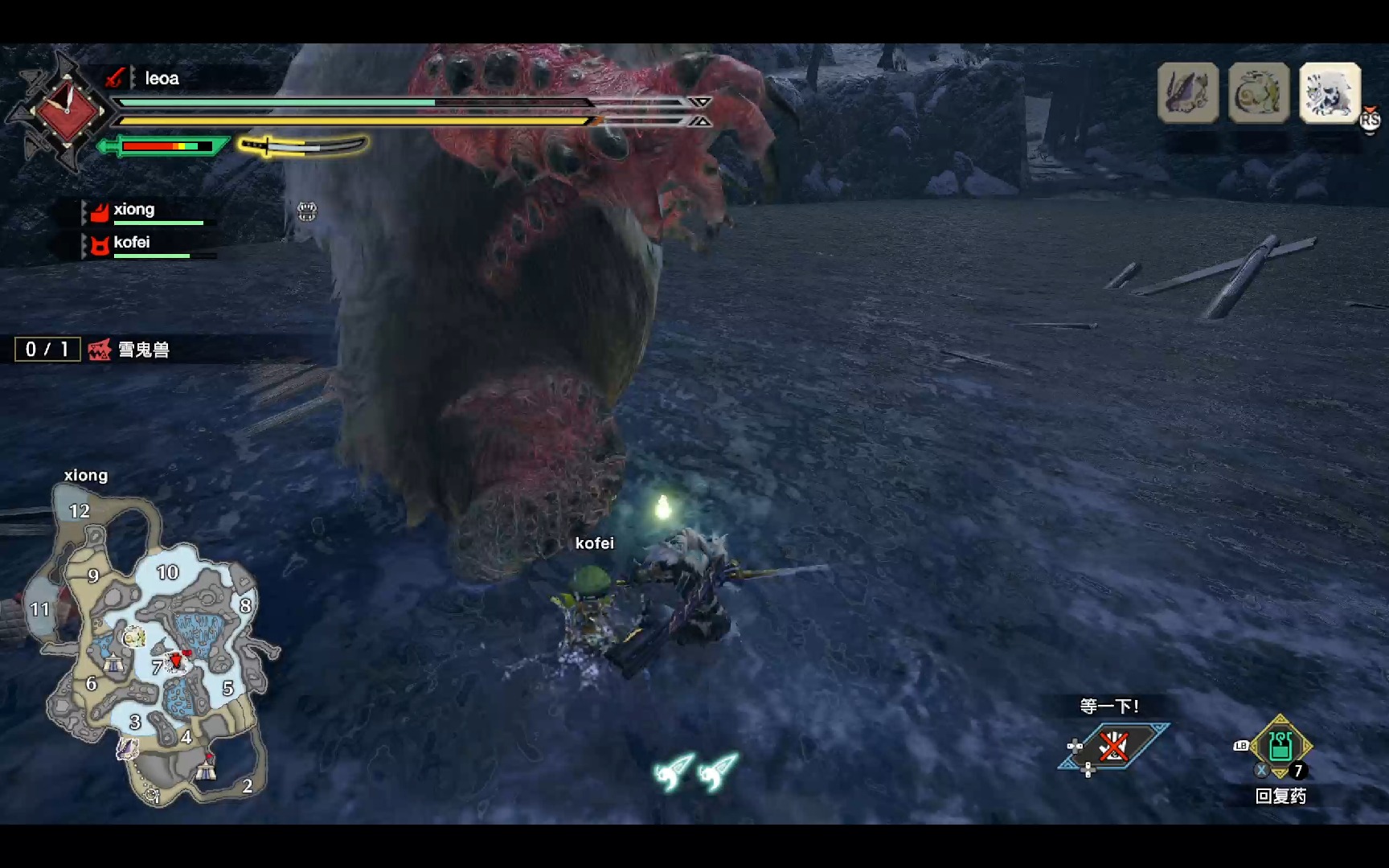Select the 回复药 healing potion item slot
The image size is (1389, 868).
coord(1280,747)
